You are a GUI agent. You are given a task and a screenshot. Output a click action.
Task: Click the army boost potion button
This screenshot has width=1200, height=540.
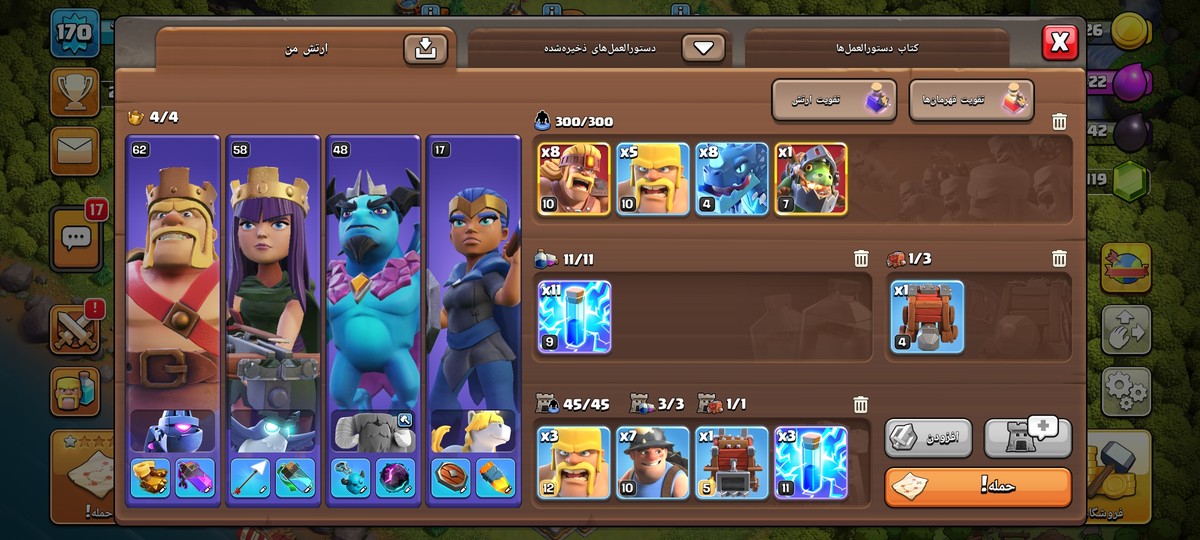pyautogui.click(x=833, y=100)
